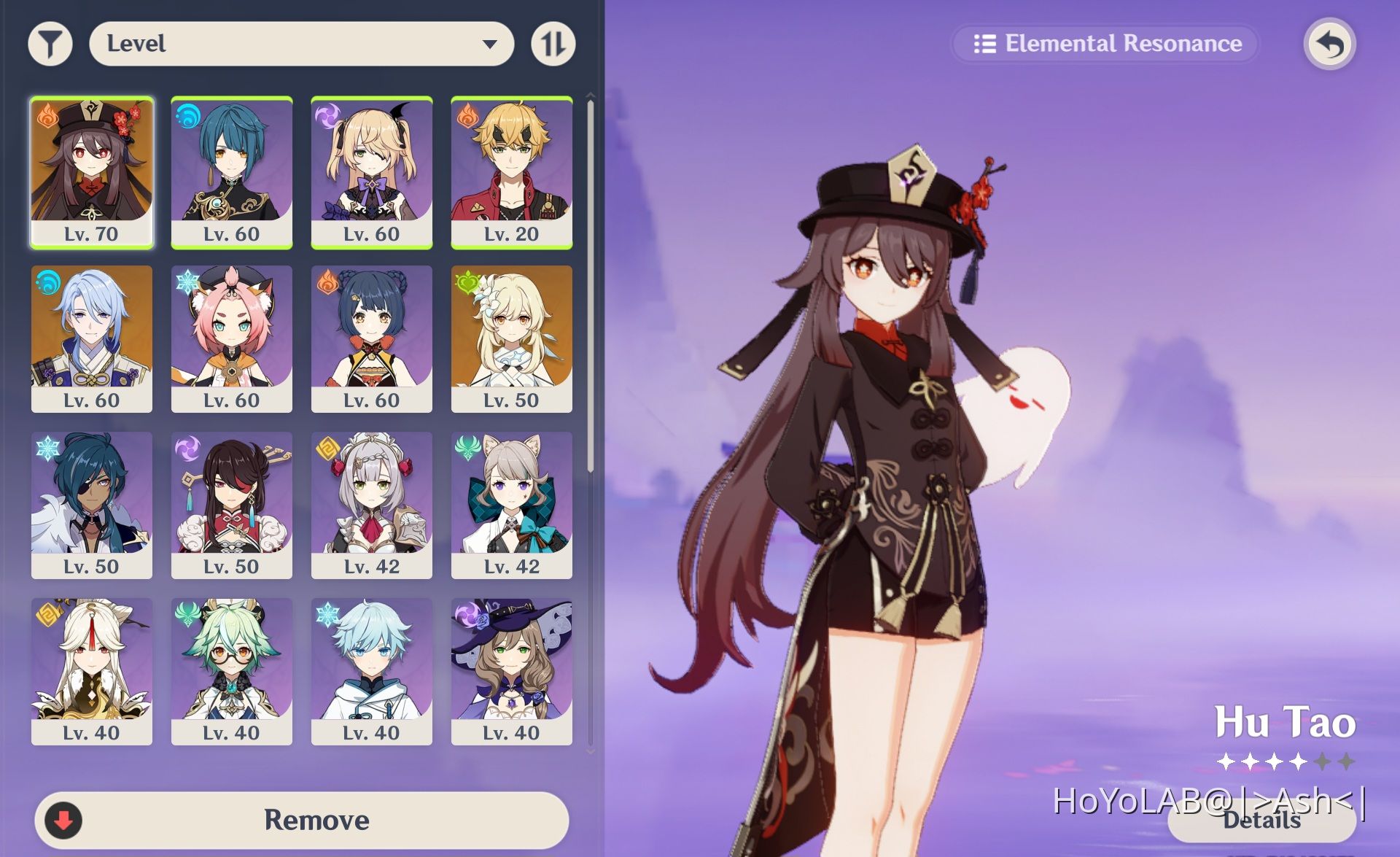1400x857 pixels.
Task: Click the back arrow in top right
Action: tap(1329, 44)
